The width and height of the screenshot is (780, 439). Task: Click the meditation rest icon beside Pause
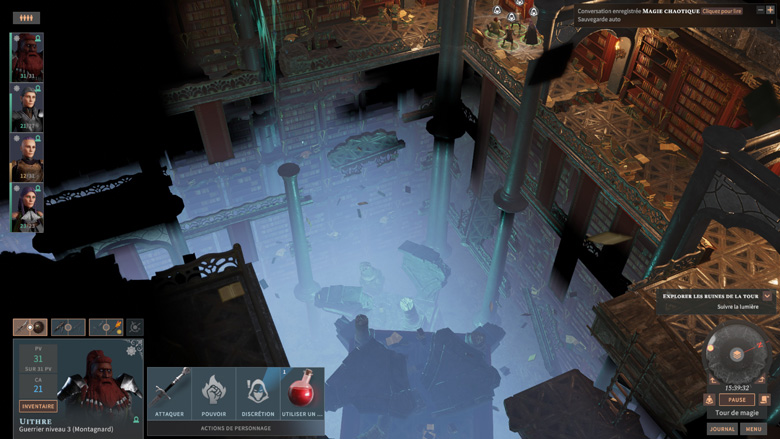tap(710, 400)
